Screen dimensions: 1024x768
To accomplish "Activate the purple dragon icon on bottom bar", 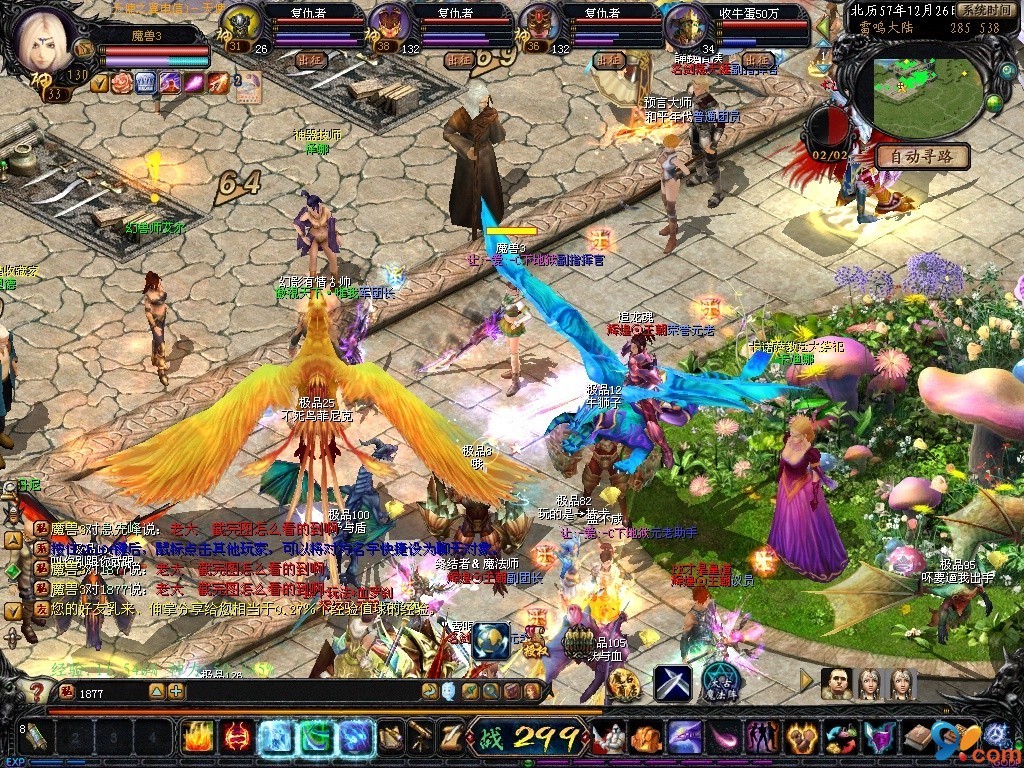I will (x=683, y=738).
